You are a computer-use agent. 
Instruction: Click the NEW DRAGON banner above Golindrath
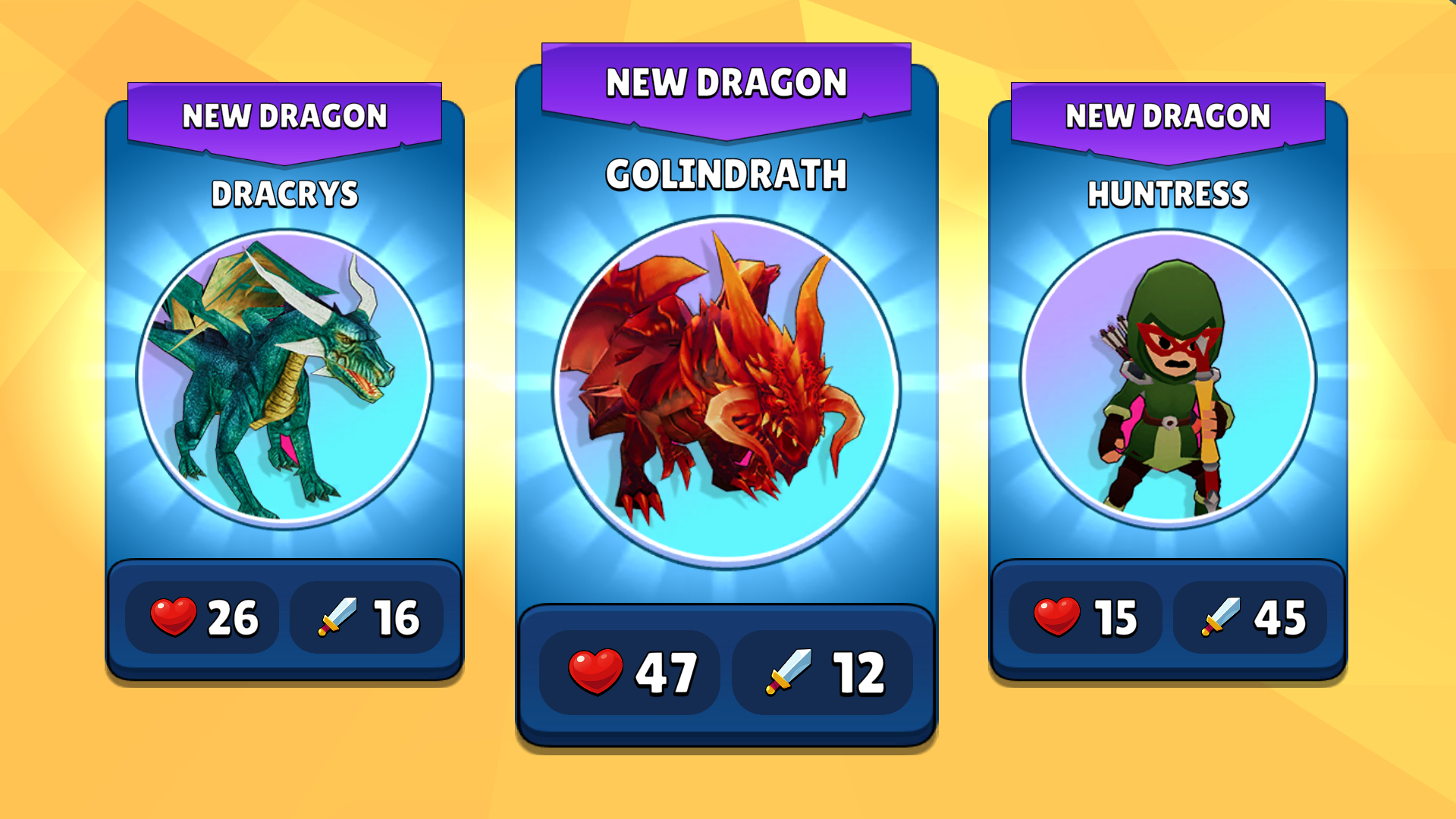coord(726,83)
